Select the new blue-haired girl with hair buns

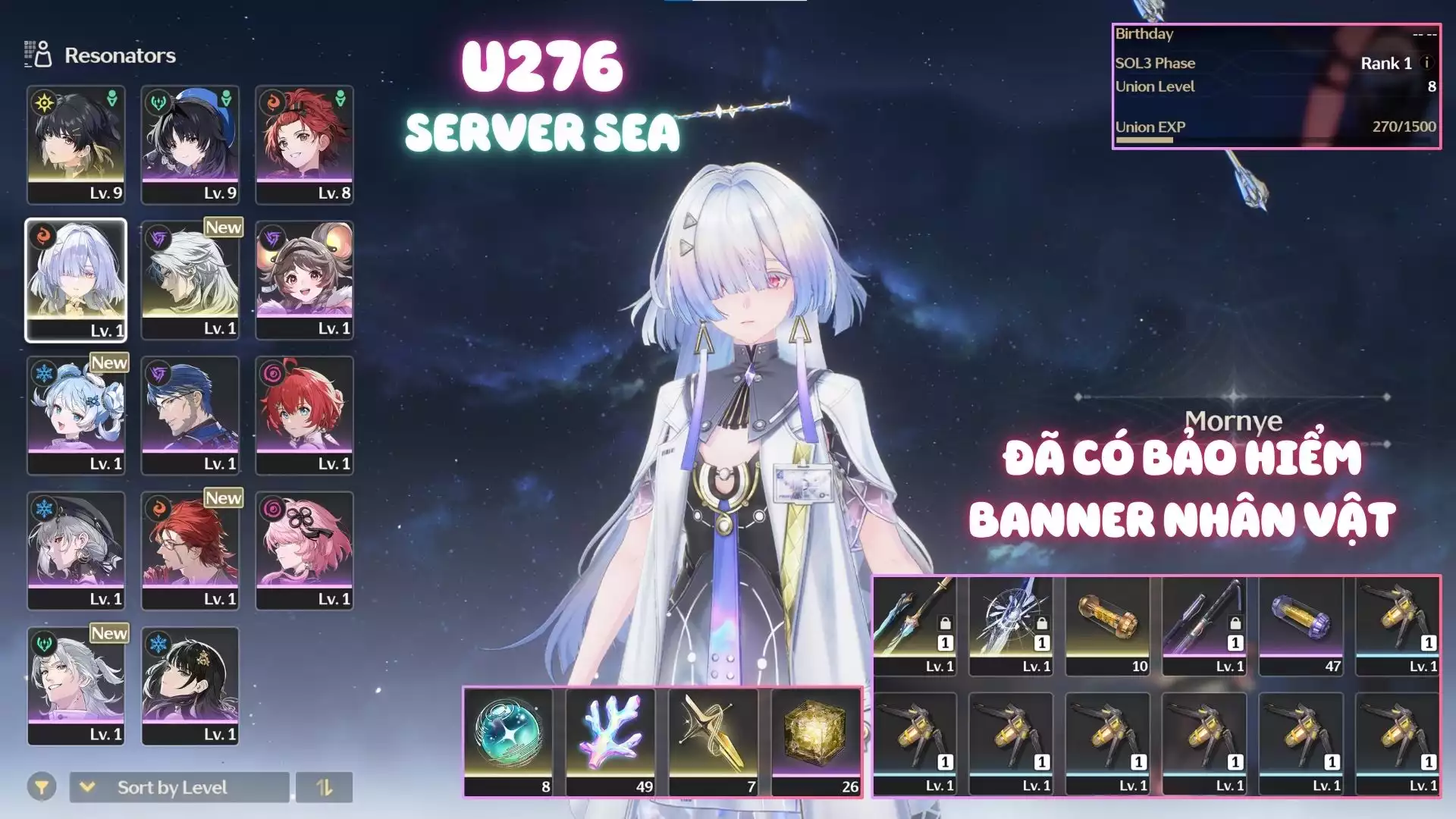tap(76, 415)
